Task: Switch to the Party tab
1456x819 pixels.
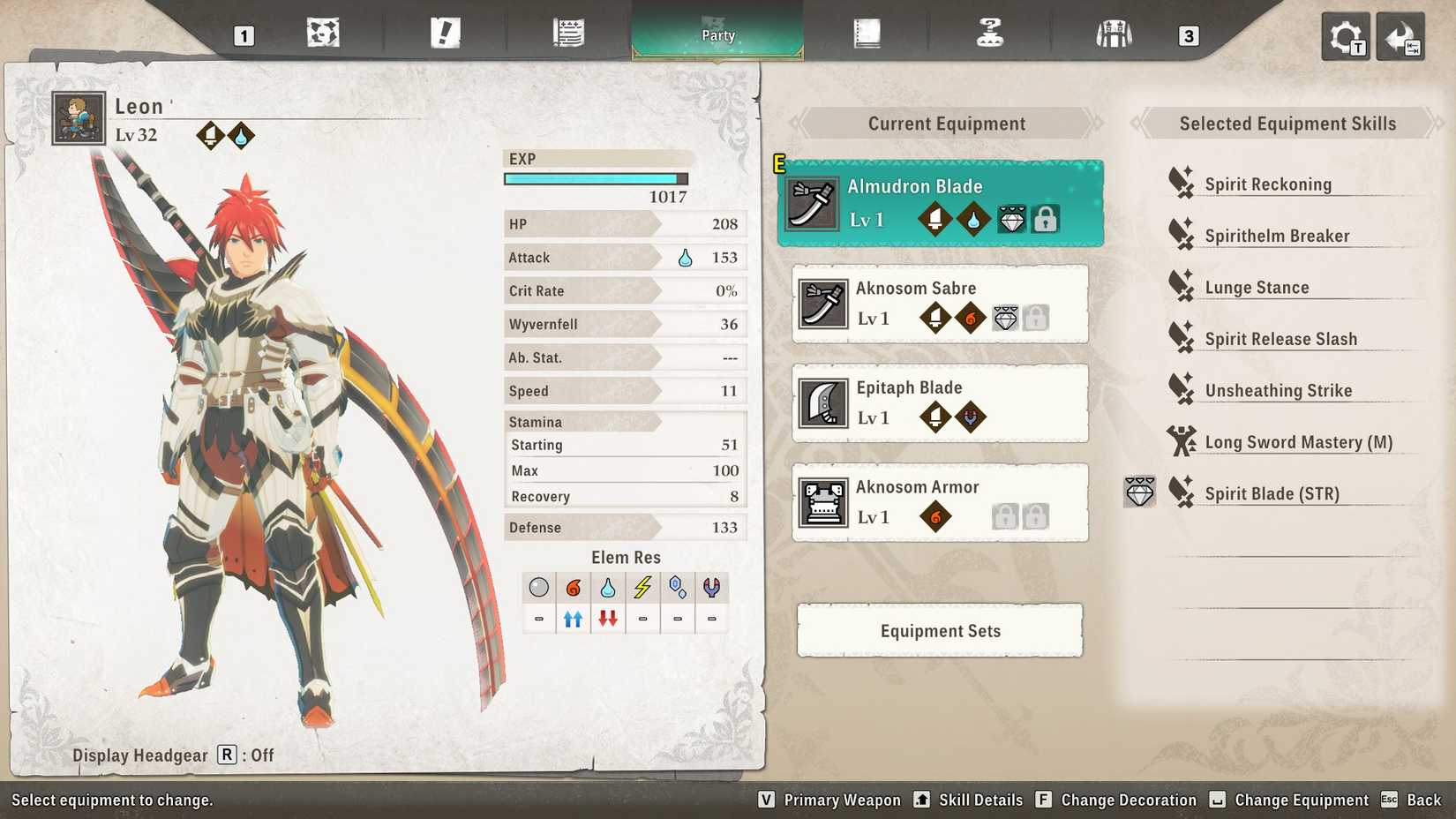Action: pyautogui.click(x=717, y=35)
